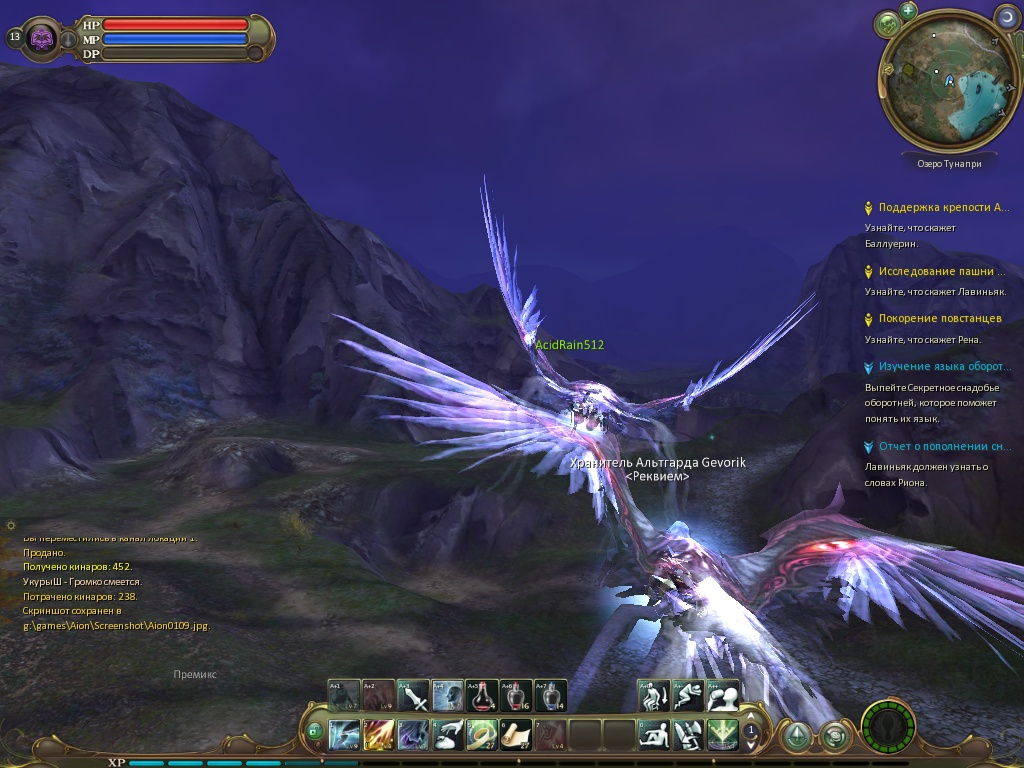The height and width of the screenshot is (768, 1024).
Task: Open tracked quest Покорение повстанцев
Action: (939, 318)
